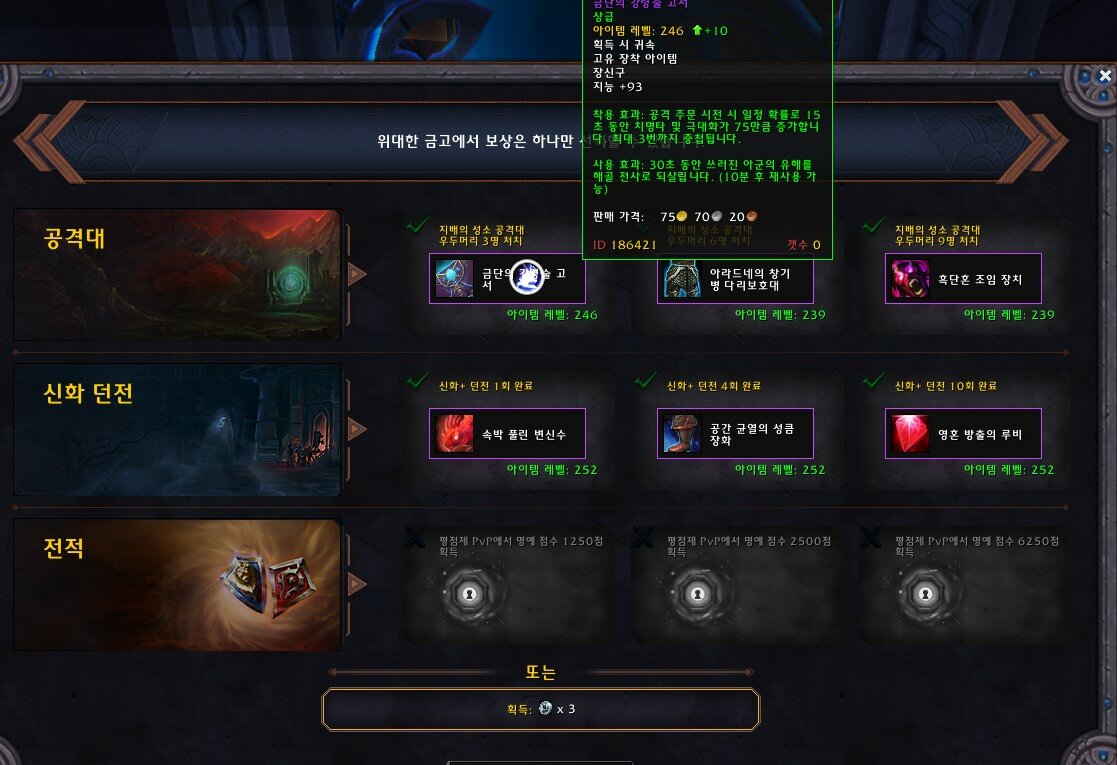
Task: Choose the 획득 x 3 alternative reward
Action: tap(540, 709)
